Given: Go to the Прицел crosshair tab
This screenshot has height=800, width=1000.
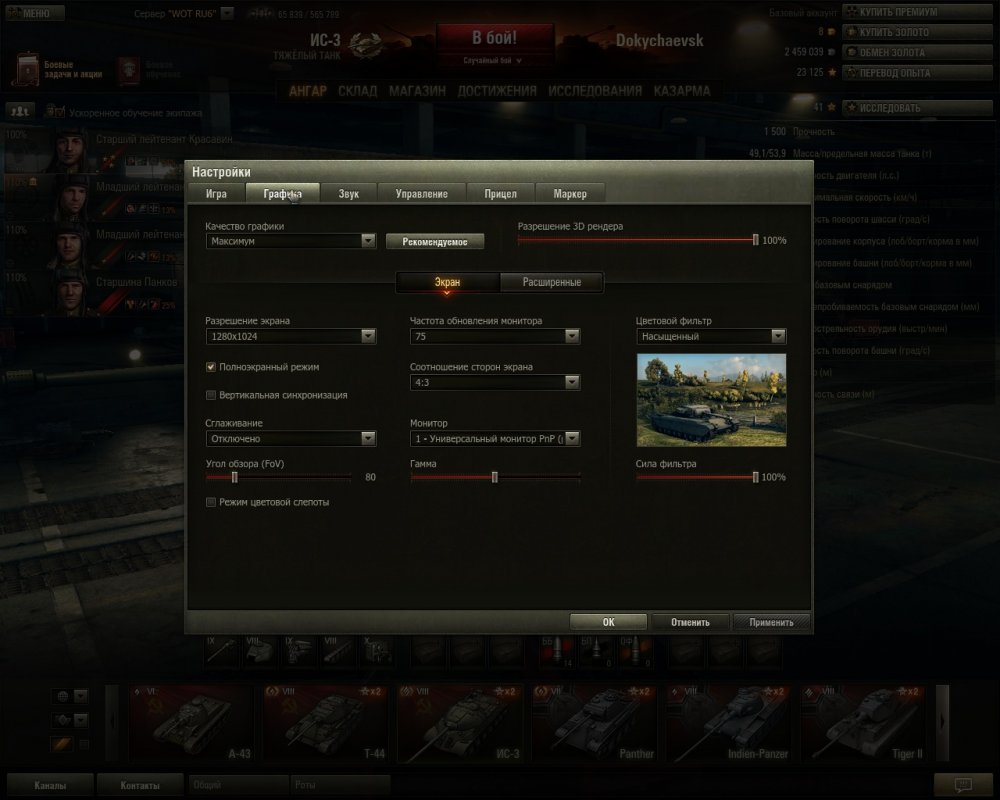Looking at the screenshot, I should (500, 193).
